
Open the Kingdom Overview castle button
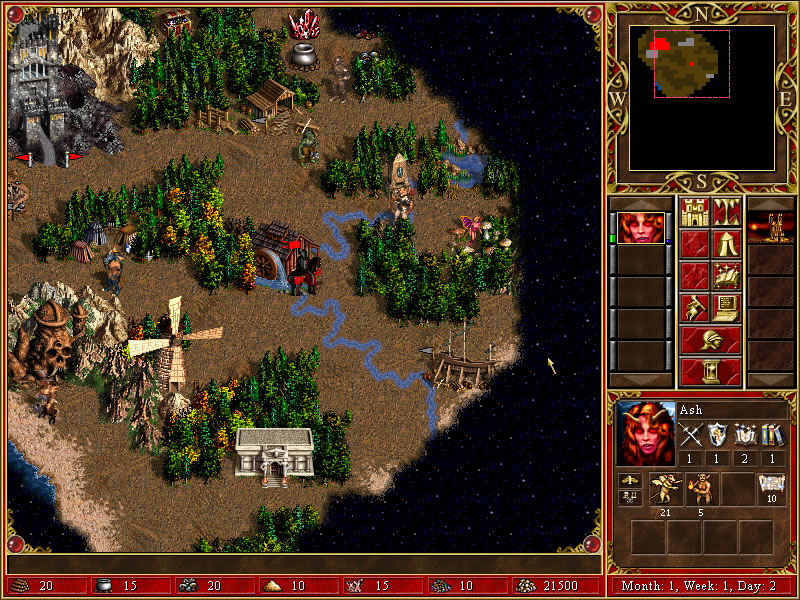694,212
